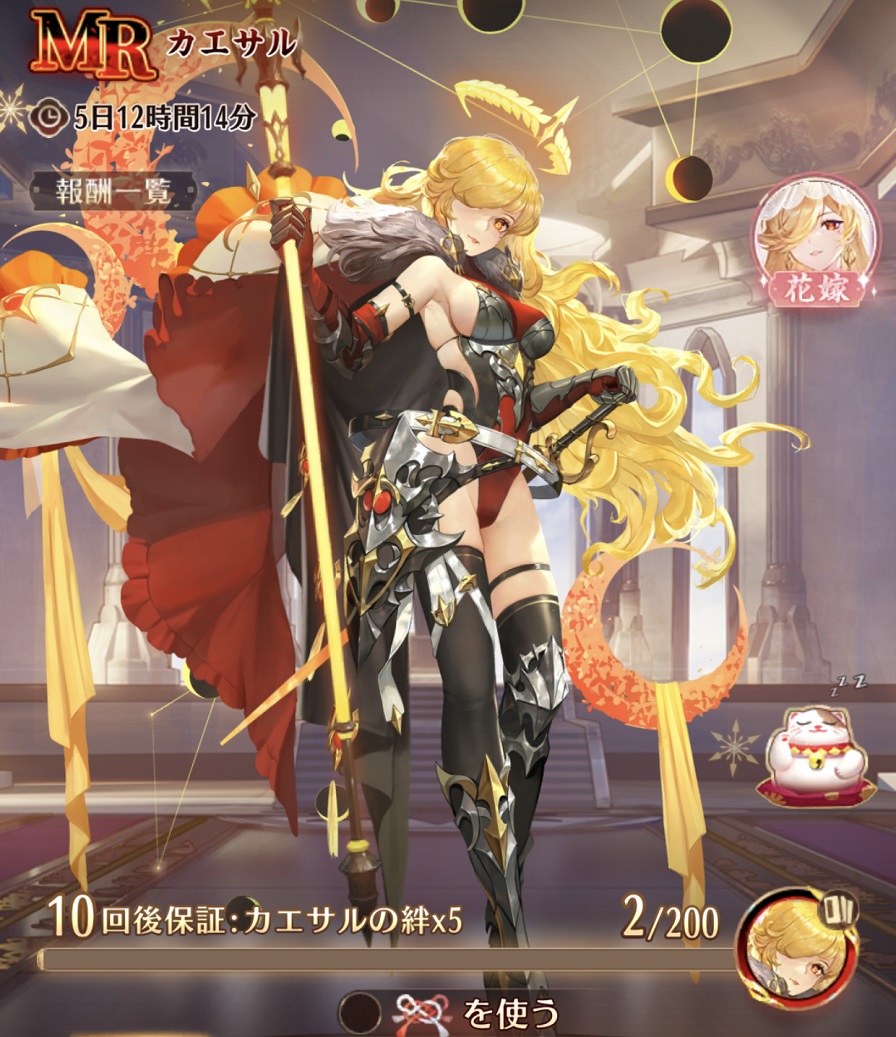Open the 報酬一覧 rewards list
The height and width of the screenshot is (1037, 896).
coord(102,190)
